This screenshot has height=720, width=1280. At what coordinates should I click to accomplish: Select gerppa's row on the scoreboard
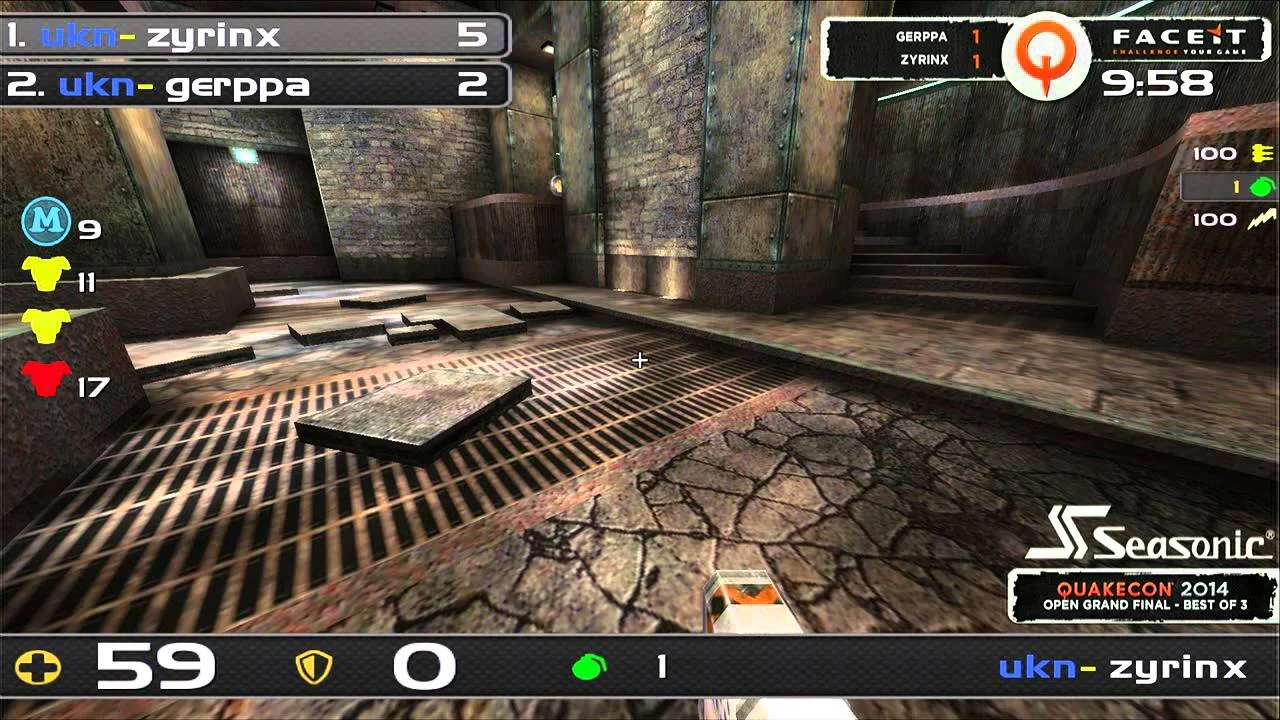[x=255, y=85]
